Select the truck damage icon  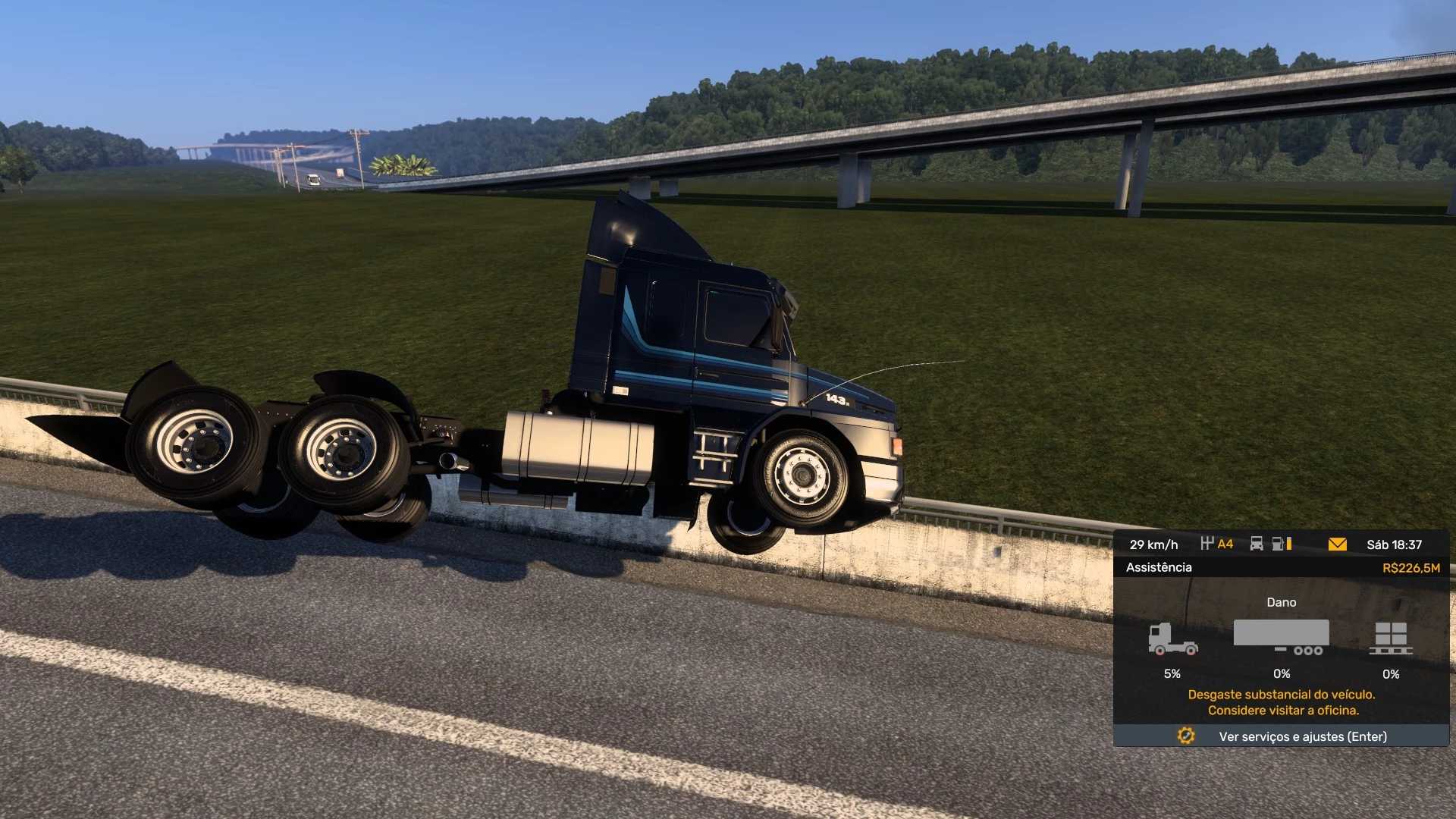point(1172,639)
